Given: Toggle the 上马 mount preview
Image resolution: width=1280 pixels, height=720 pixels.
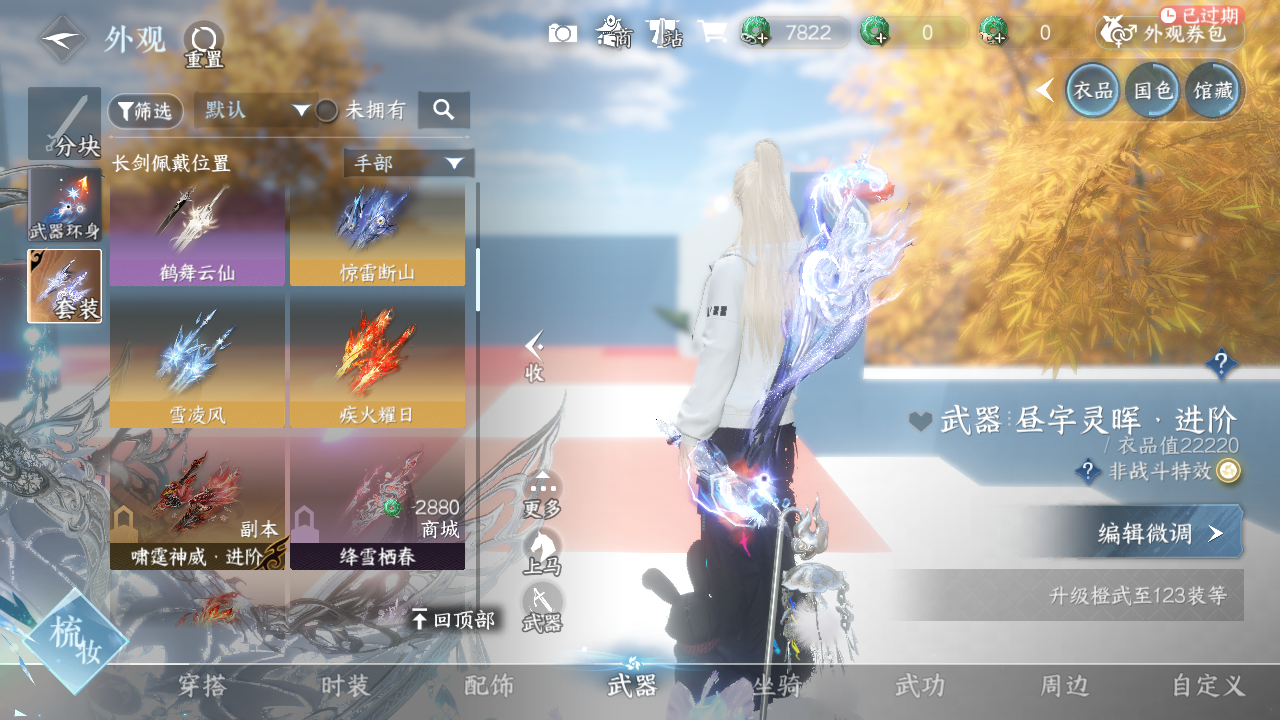Looking at the screenshot, I should (542, 553).
